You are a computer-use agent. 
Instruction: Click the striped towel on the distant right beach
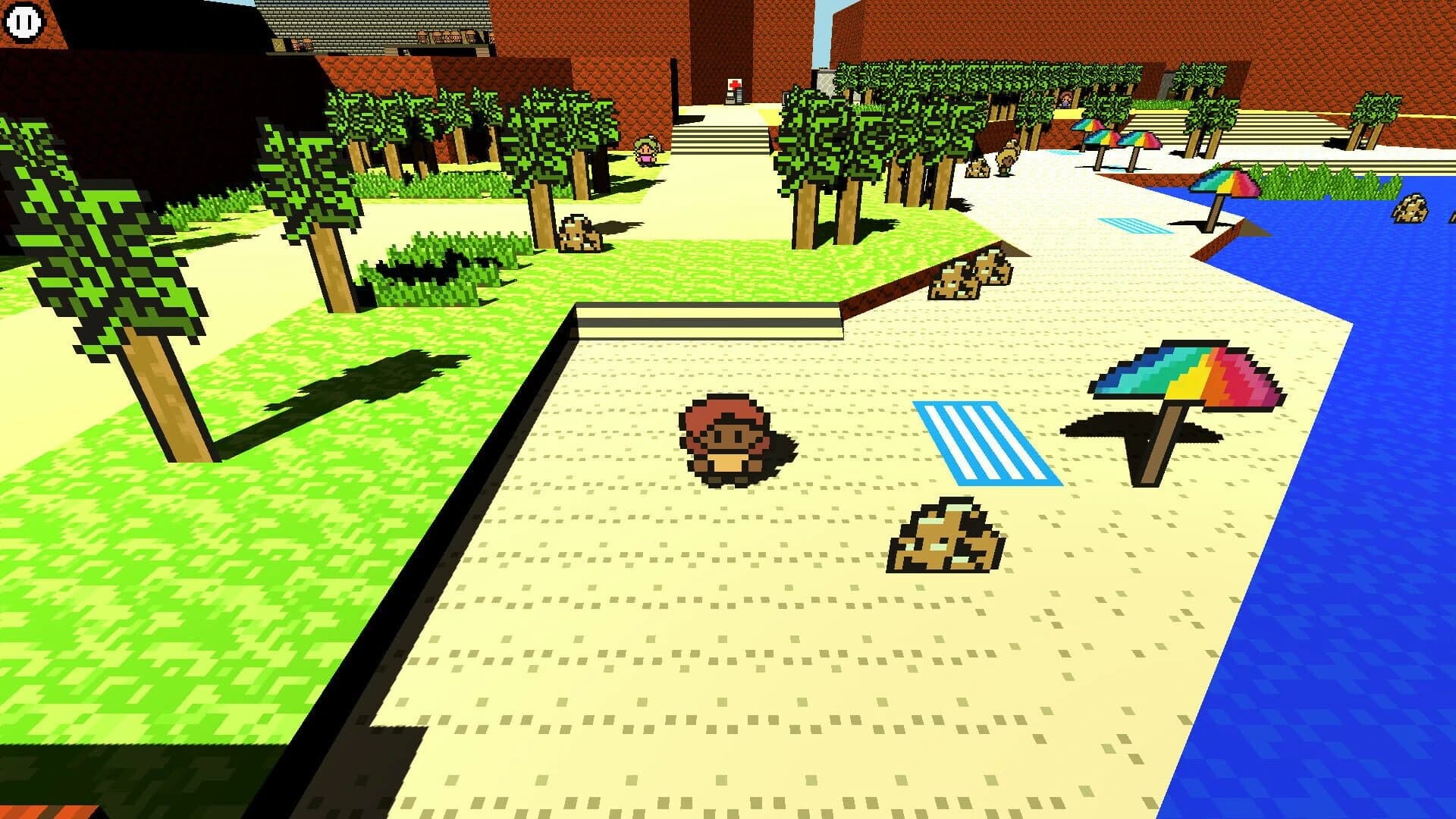pos(1130,224)
